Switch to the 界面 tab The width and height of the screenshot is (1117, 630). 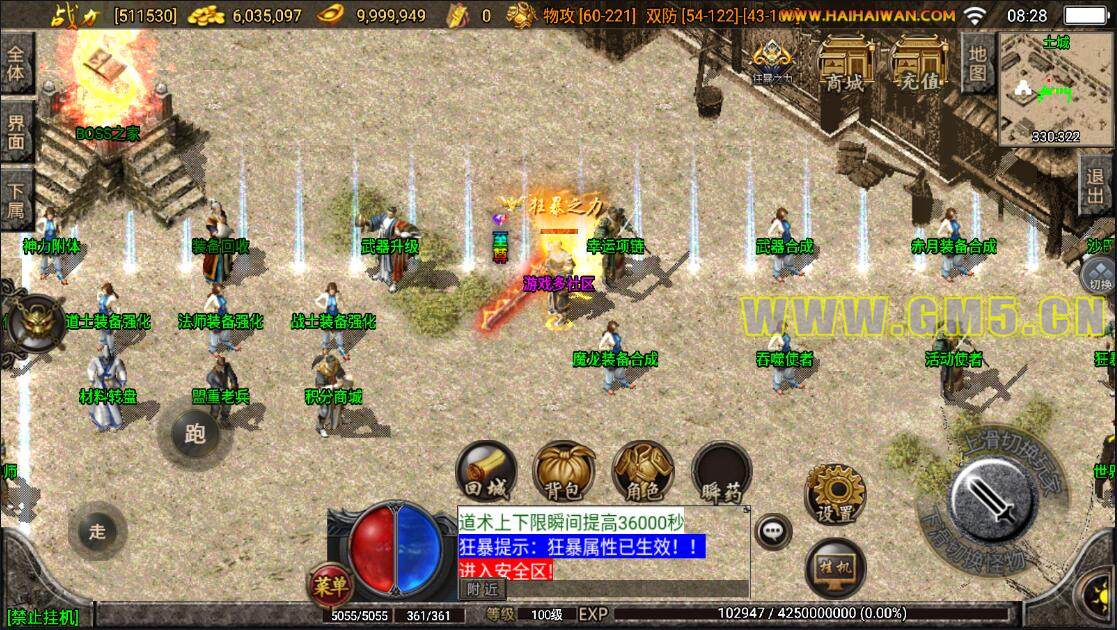[x=16, y=132]
